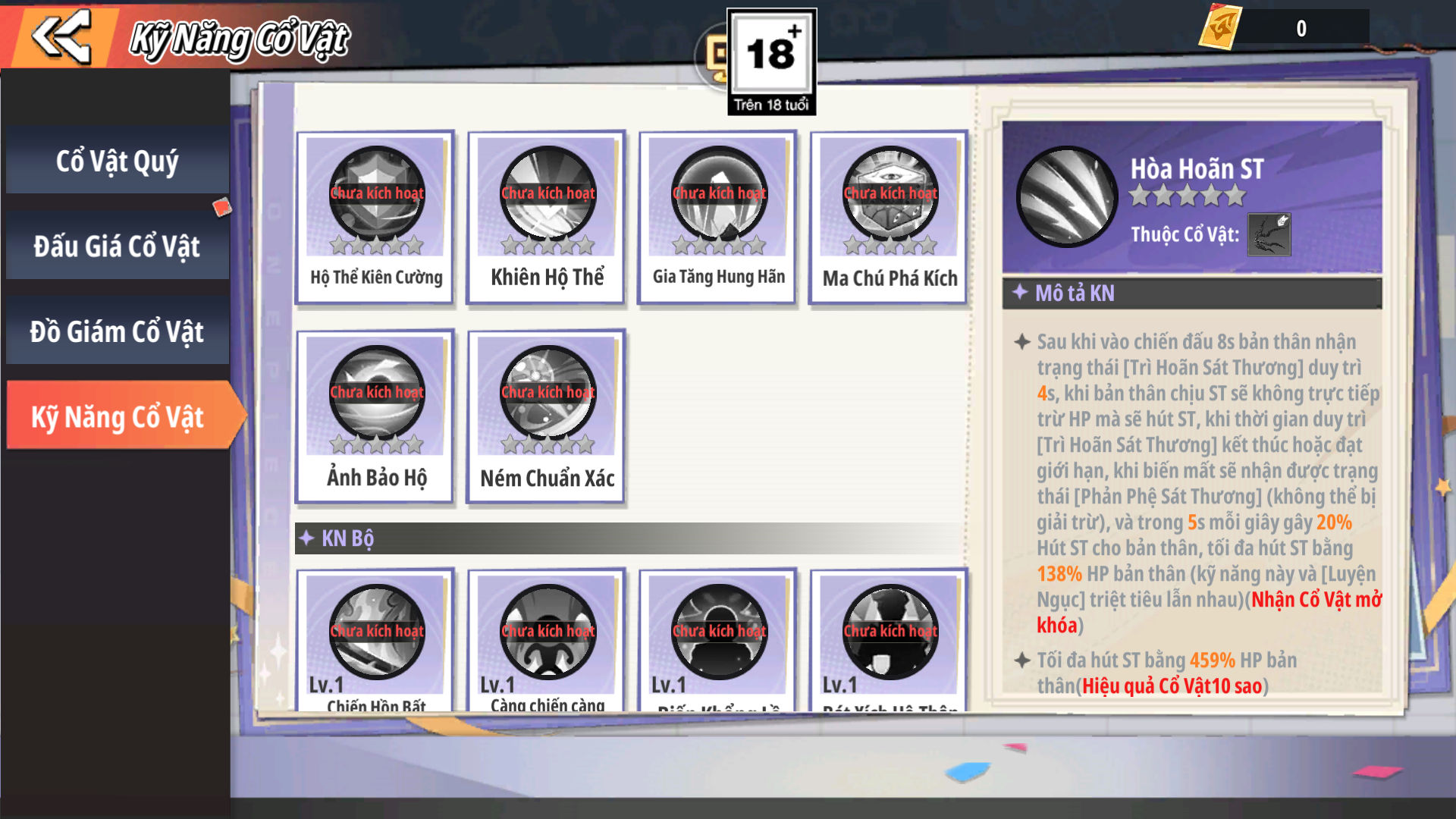
Task: Select the Hộ Thể Kiên Cường skill
Action: pos(376,218)
